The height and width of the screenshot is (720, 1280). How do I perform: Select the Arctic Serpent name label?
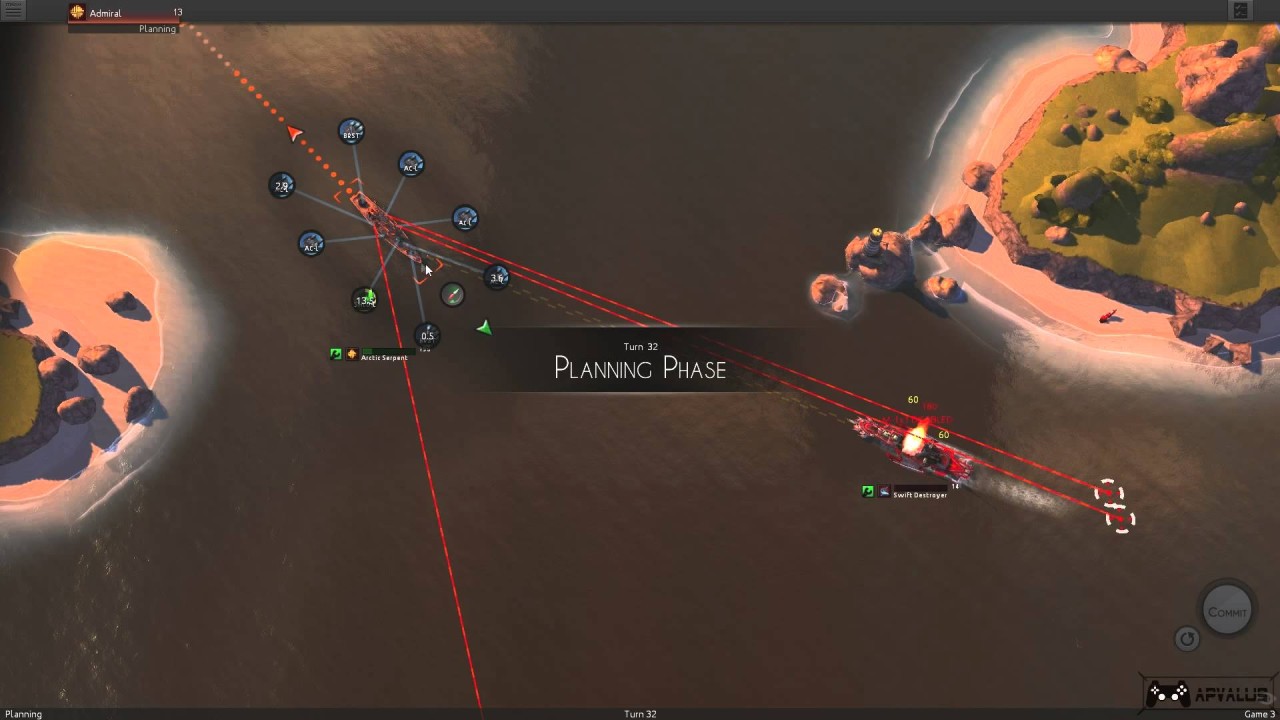coord(385,357)
